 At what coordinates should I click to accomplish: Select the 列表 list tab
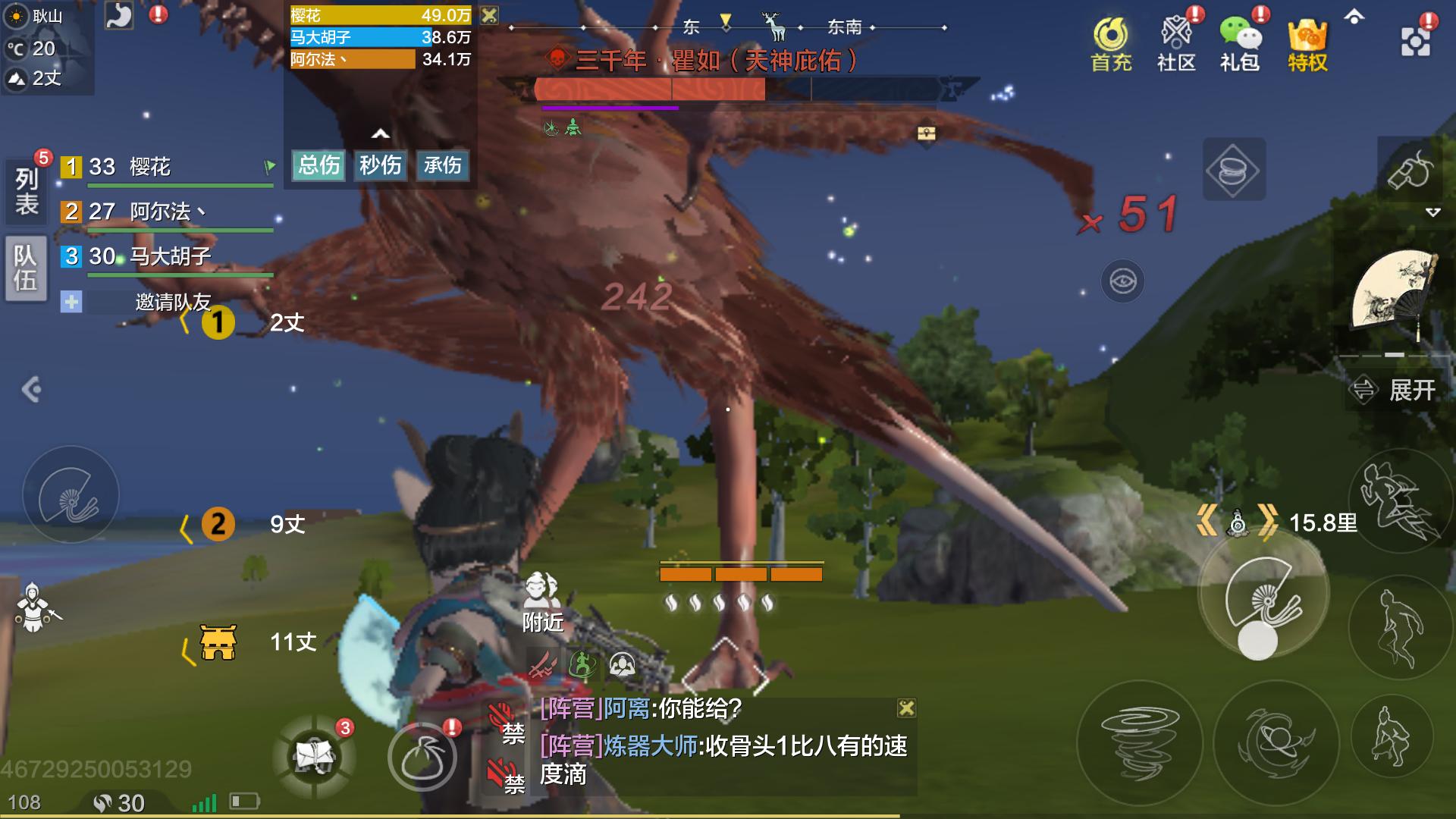[27, 191]
